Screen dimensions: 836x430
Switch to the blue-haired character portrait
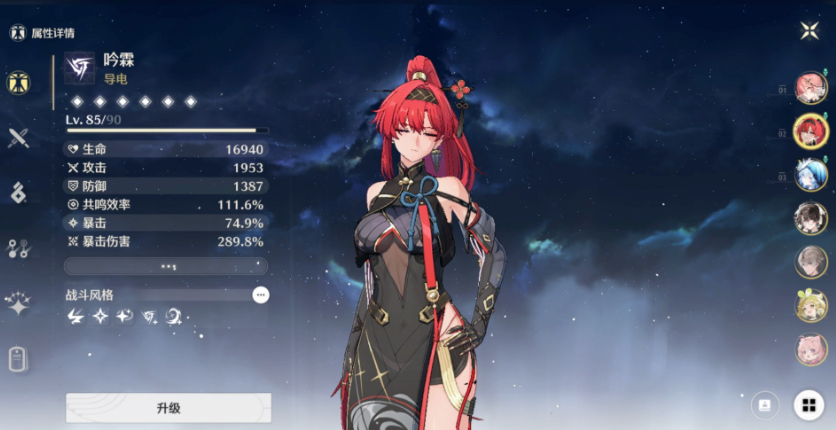click(x=810, y=175)
